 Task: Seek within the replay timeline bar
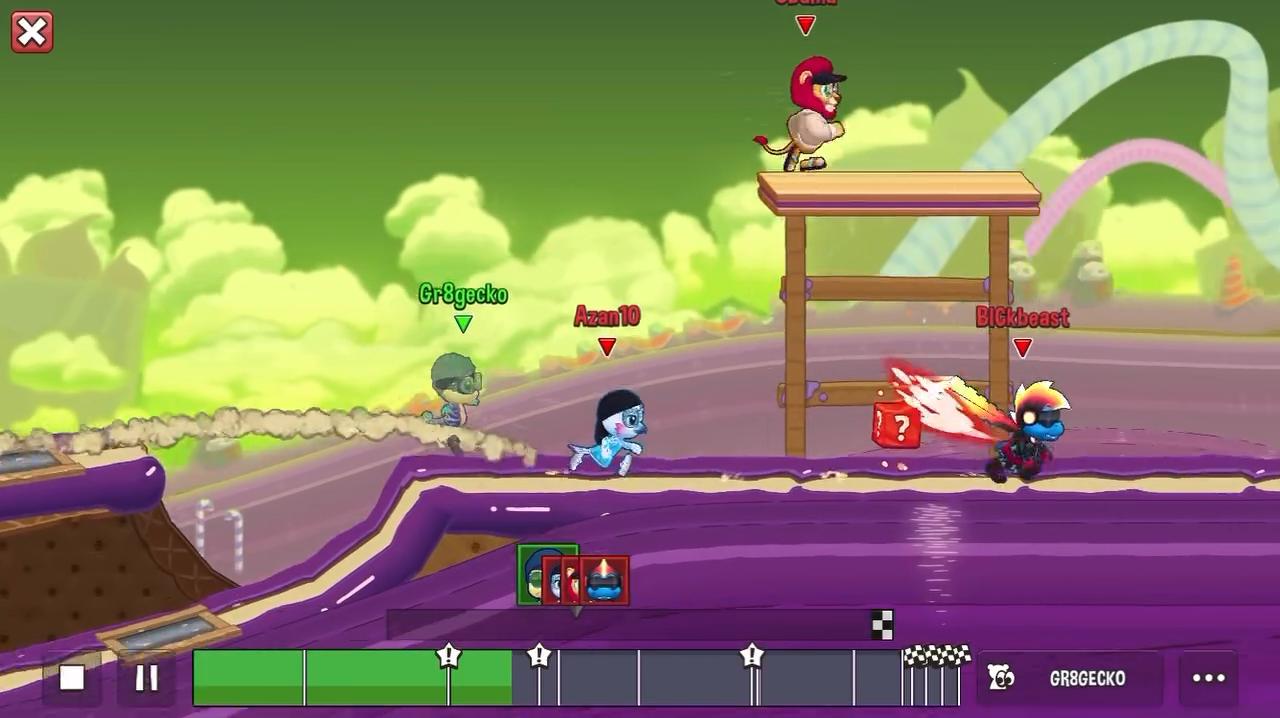click(600, 680)
